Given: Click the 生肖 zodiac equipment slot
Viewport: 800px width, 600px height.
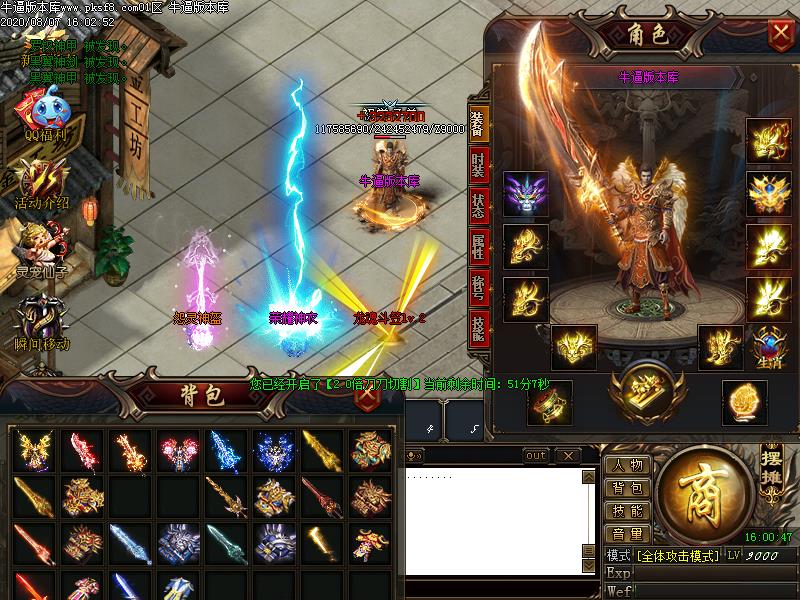Looking at the screenshot, I should tap(770, 347).
